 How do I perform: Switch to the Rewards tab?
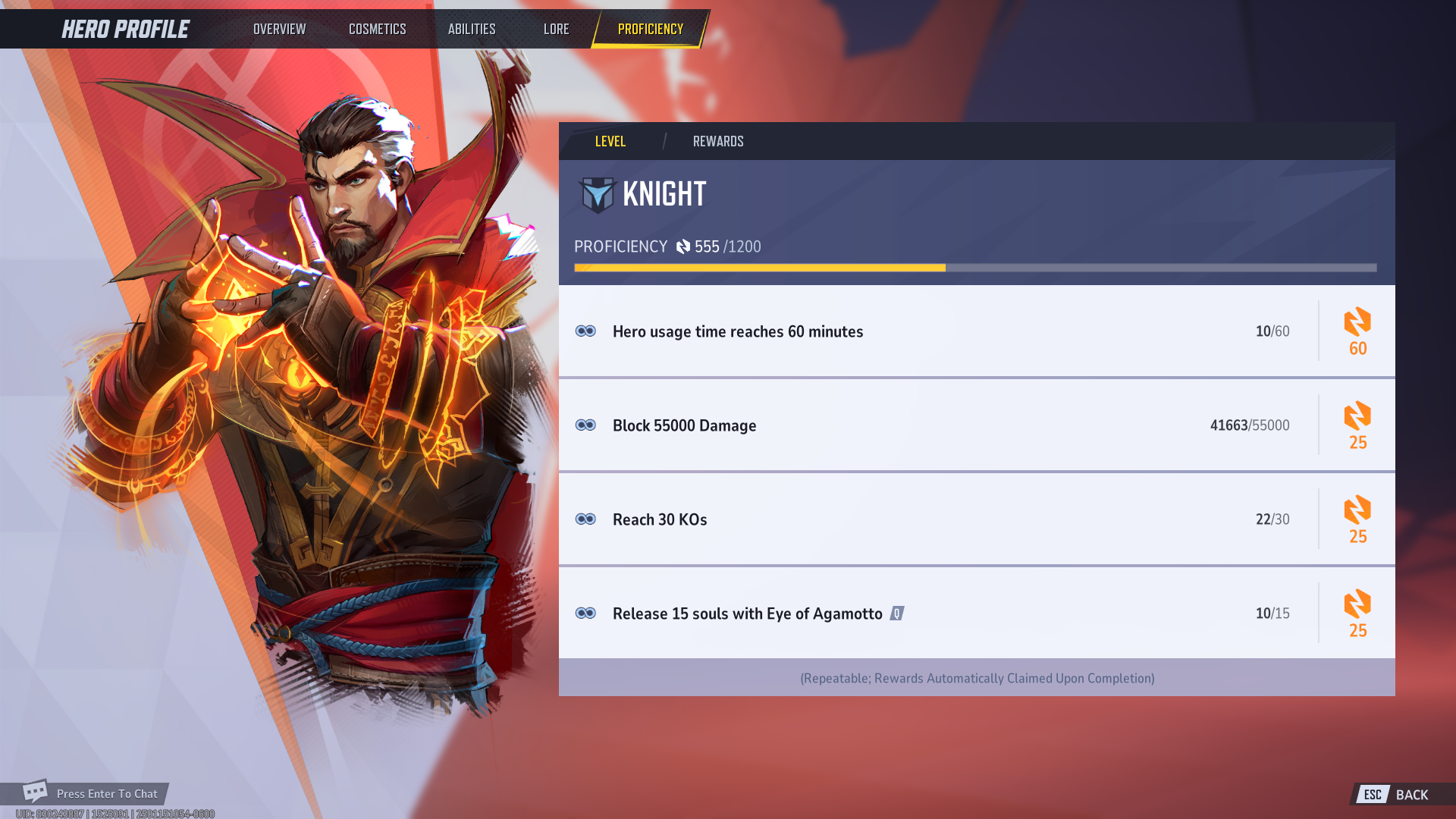[x=718, y=141]
